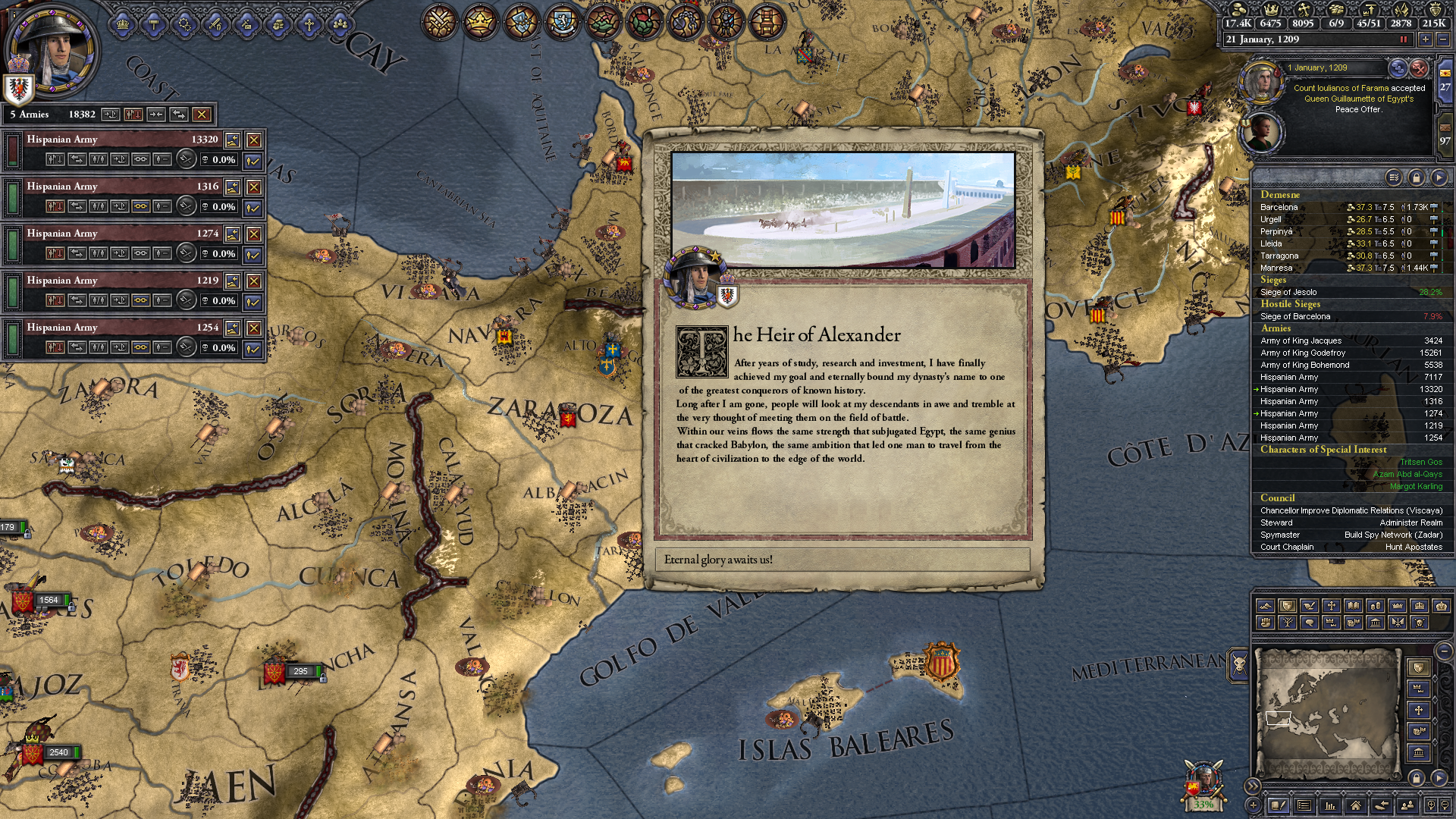Disband the 13320-strong Hispanian Army

click(254, 140)
